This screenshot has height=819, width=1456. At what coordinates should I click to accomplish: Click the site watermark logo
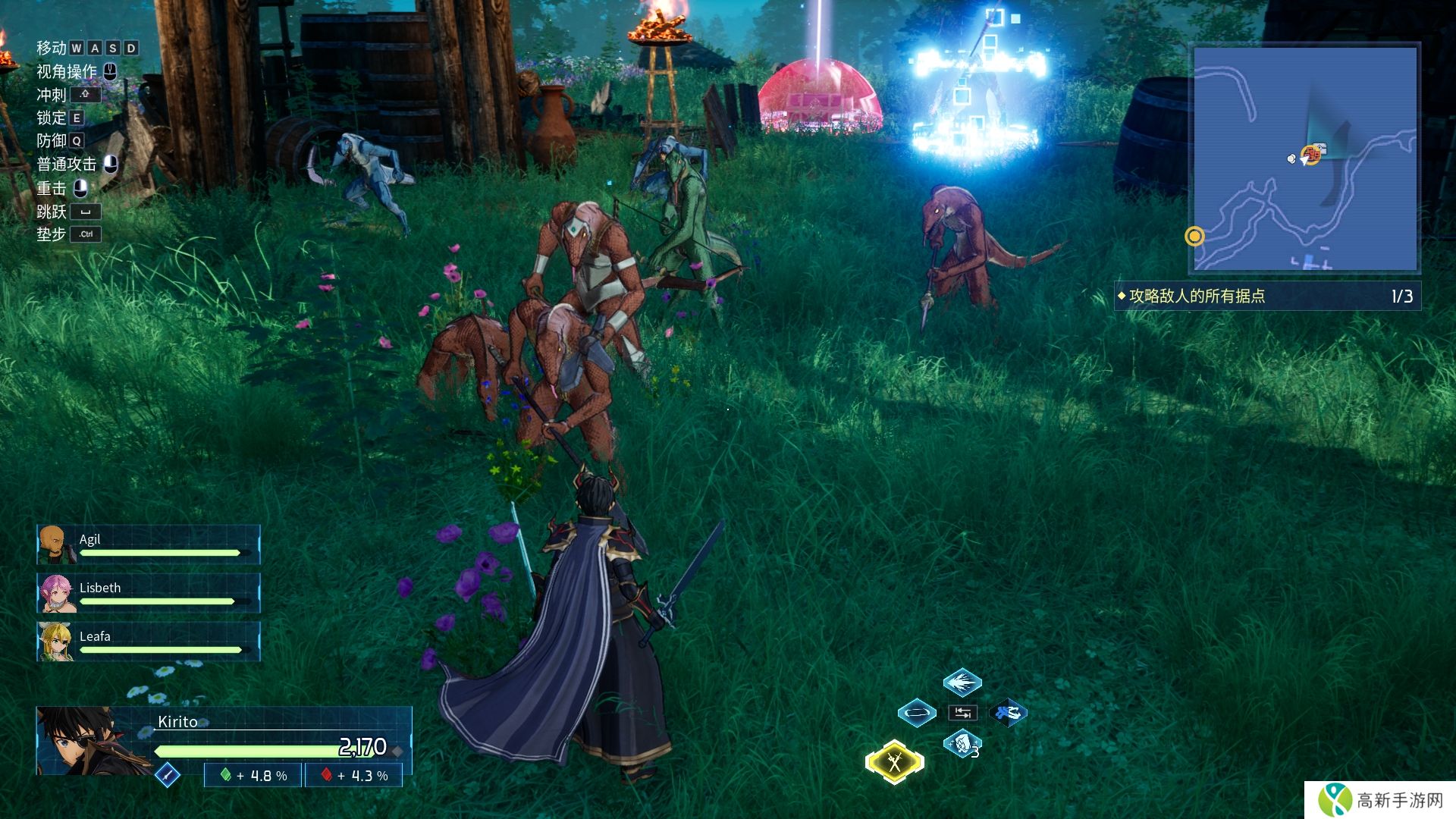pyautogui.click(x=1380, y=800)
